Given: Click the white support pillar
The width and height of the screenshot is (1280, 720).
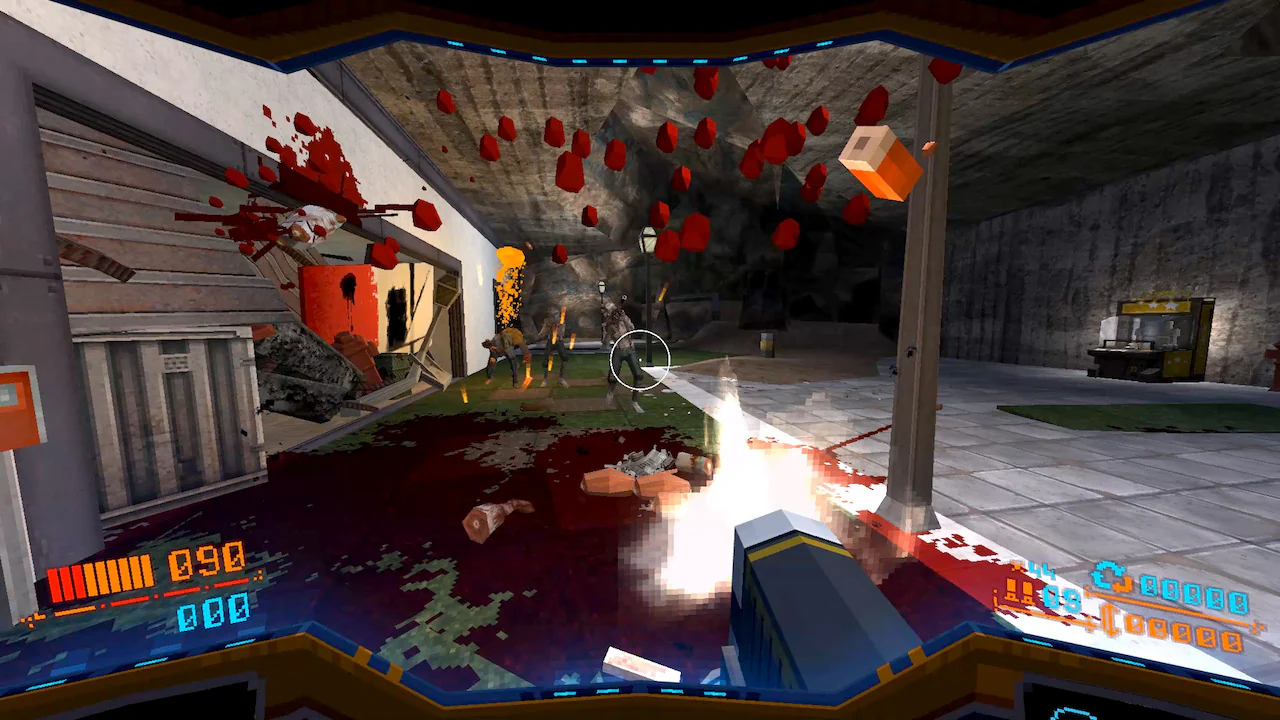Looking at the screenshot, I should point(925,300).
